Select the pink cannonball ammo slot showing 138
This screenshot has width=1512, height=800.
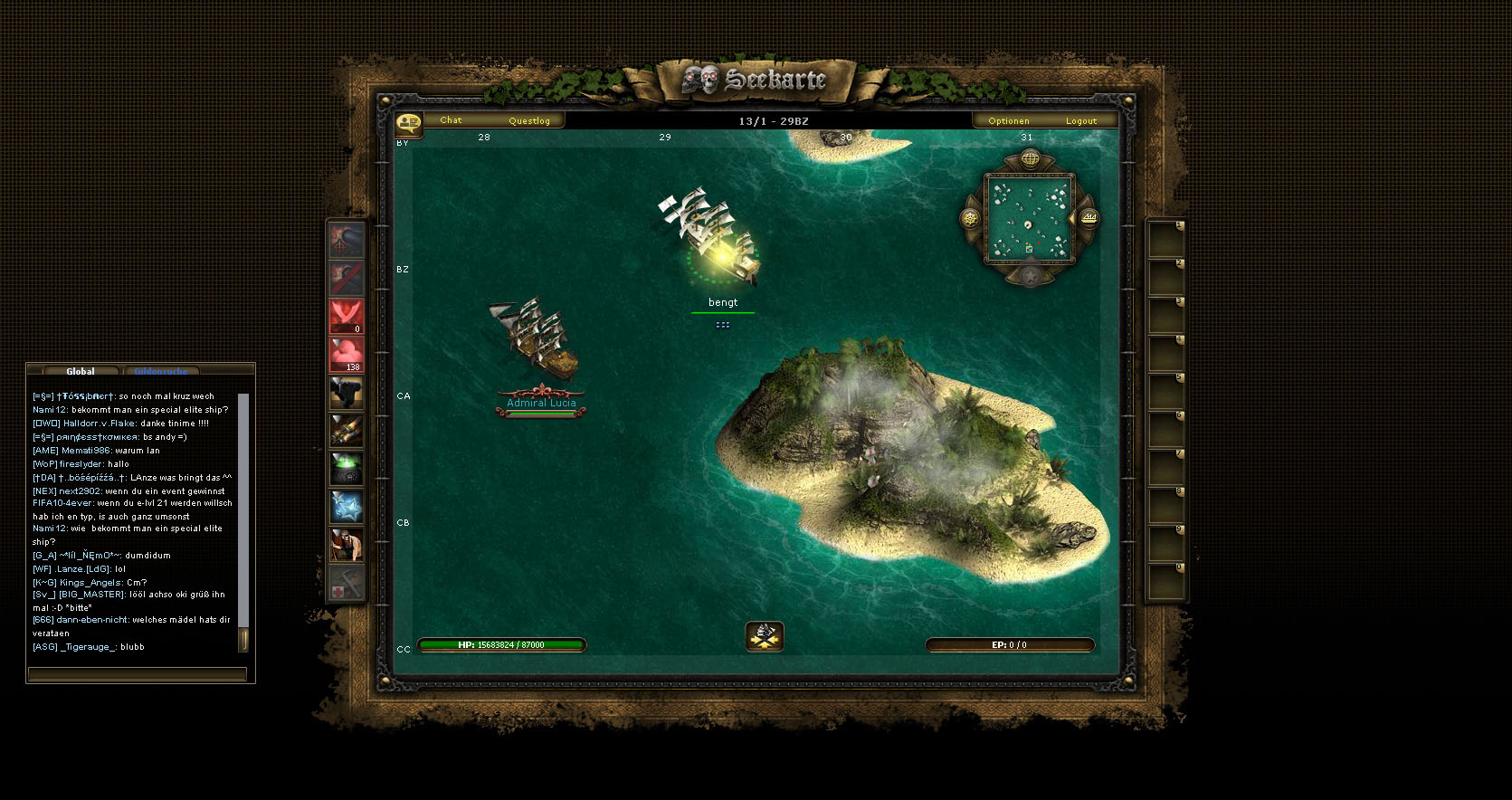346,355
